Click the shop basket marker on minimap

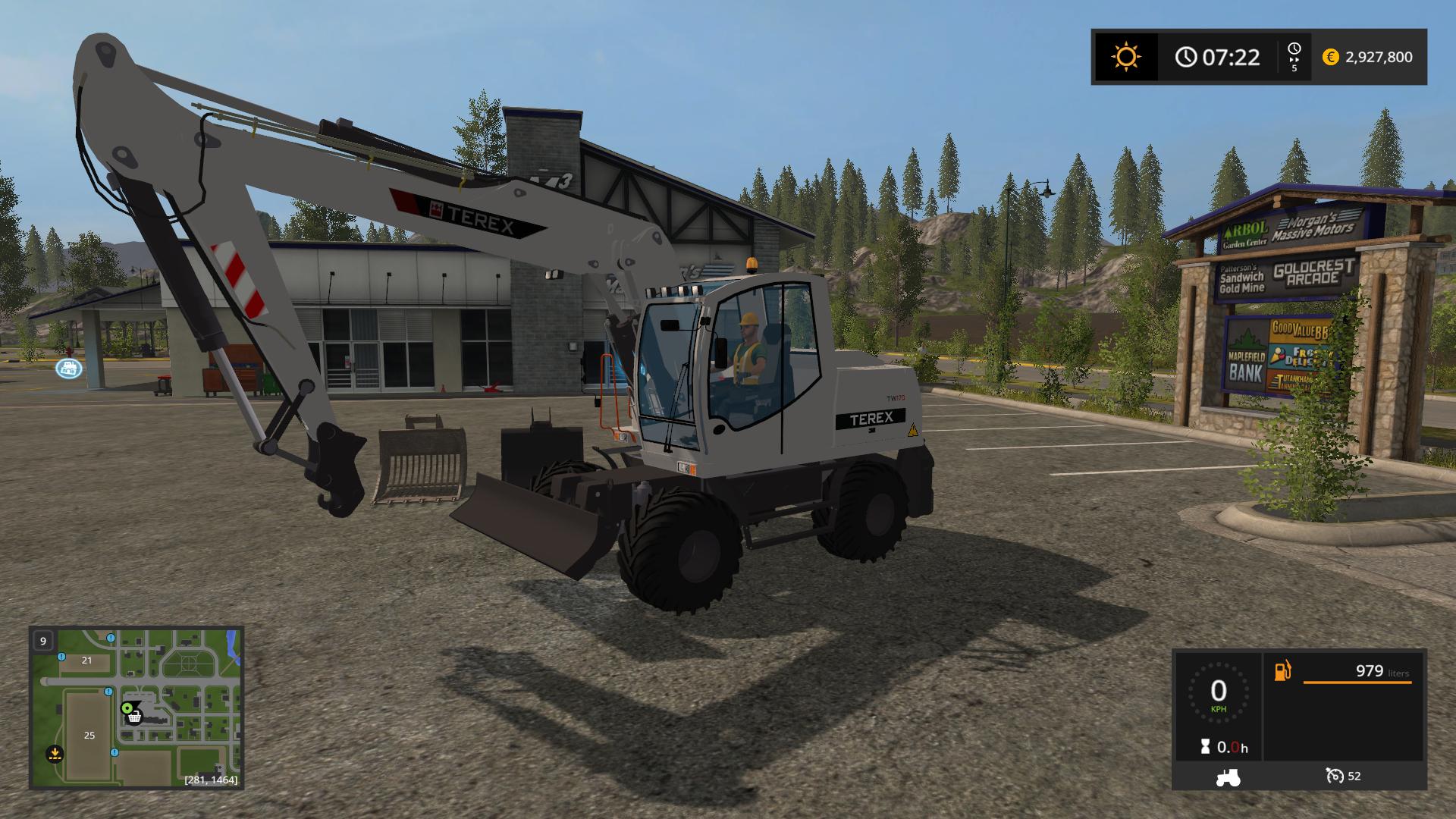coord(134,717)
